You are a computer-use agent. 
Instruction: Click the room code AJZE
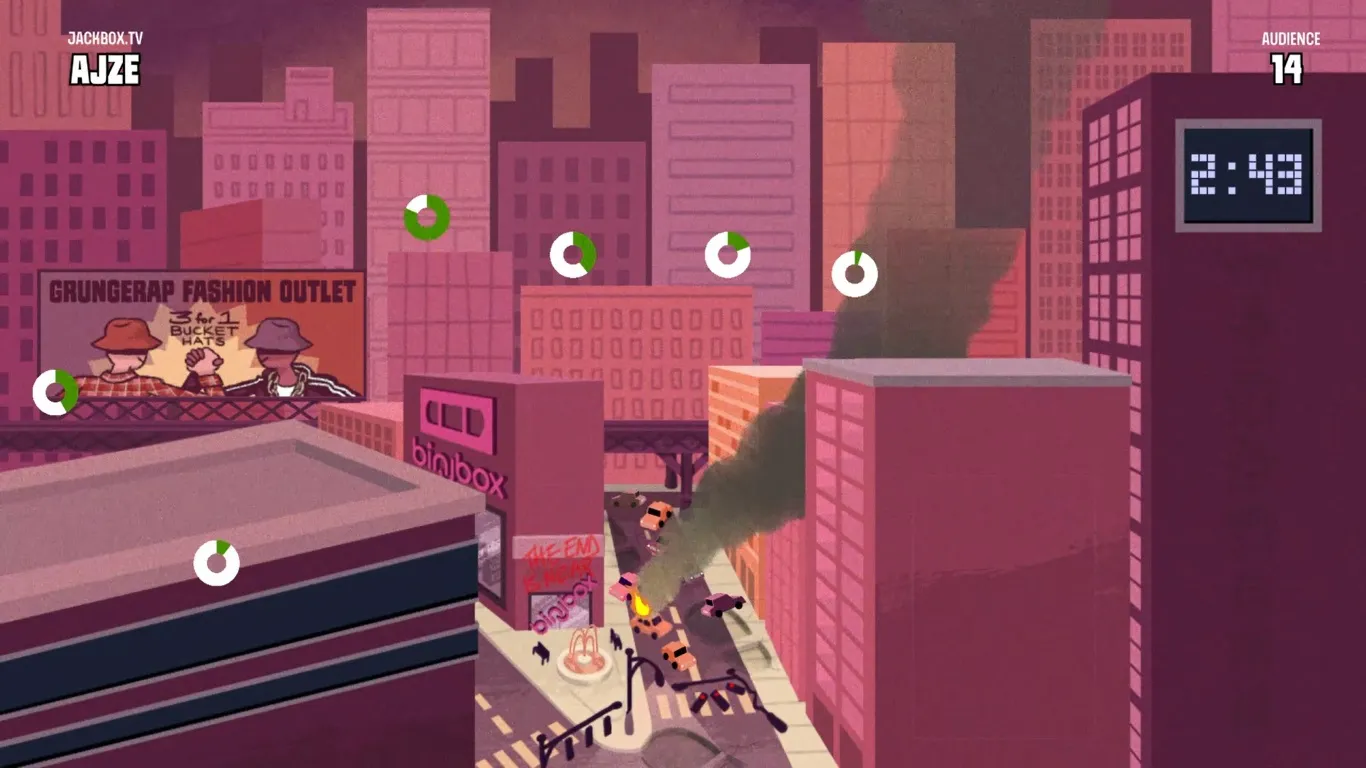(104, 70)
